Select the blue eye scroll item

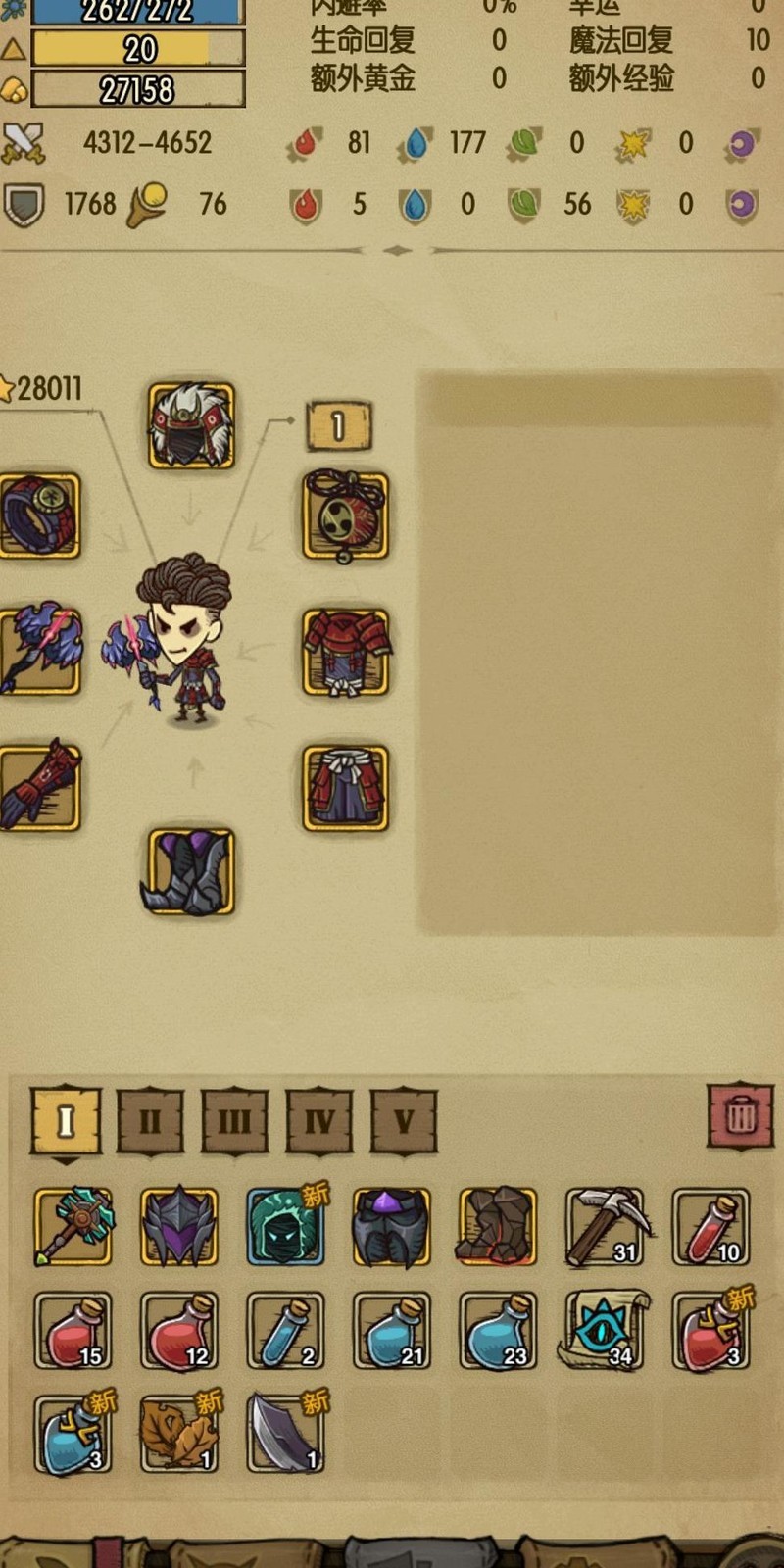pos(605,1330)
